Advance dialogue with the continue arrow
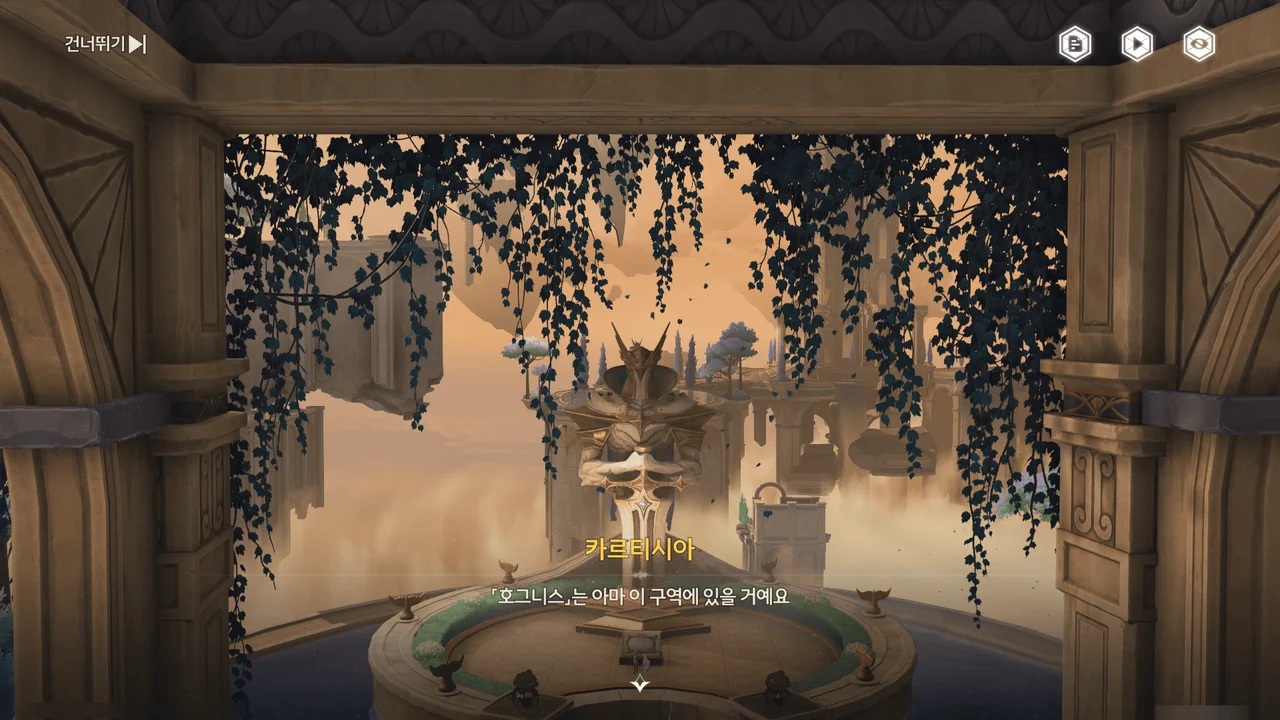1280x720 pixels. [640, 684]
